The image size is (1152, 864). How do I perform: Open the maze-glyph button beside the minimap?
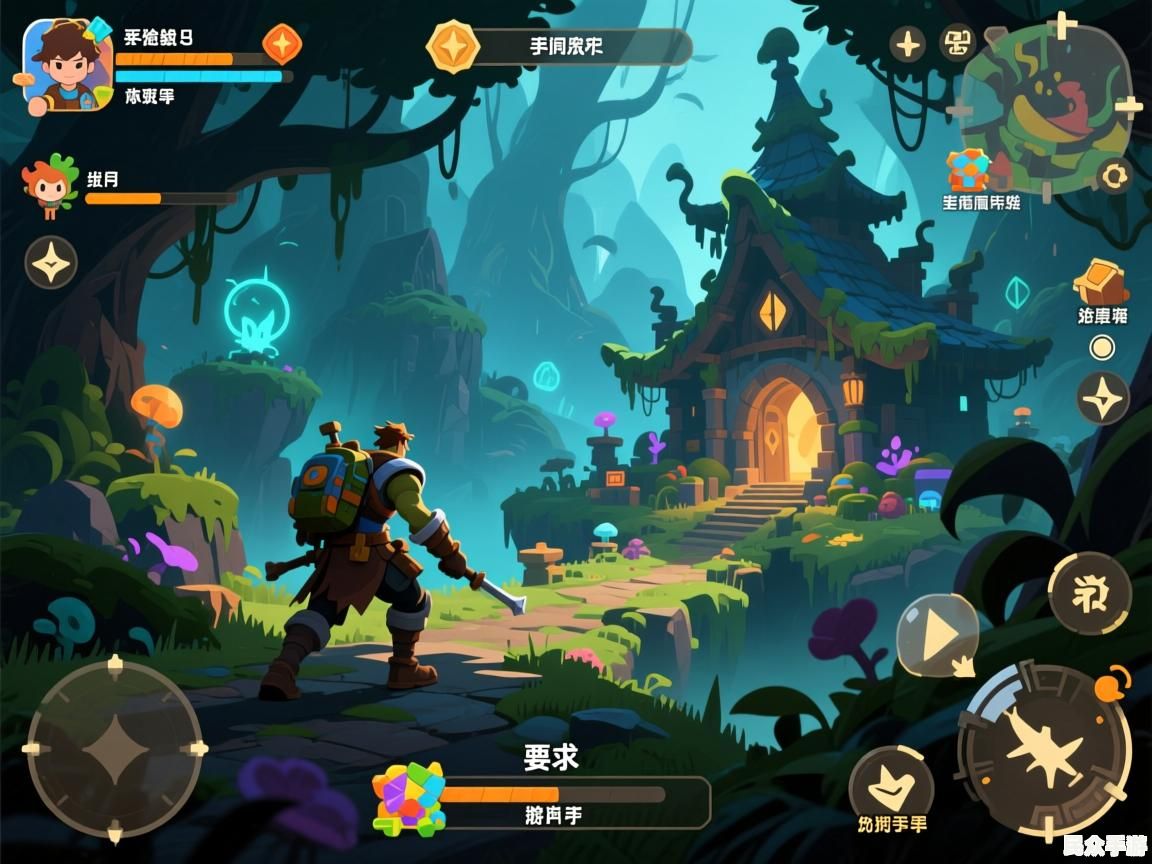point(958,42)
